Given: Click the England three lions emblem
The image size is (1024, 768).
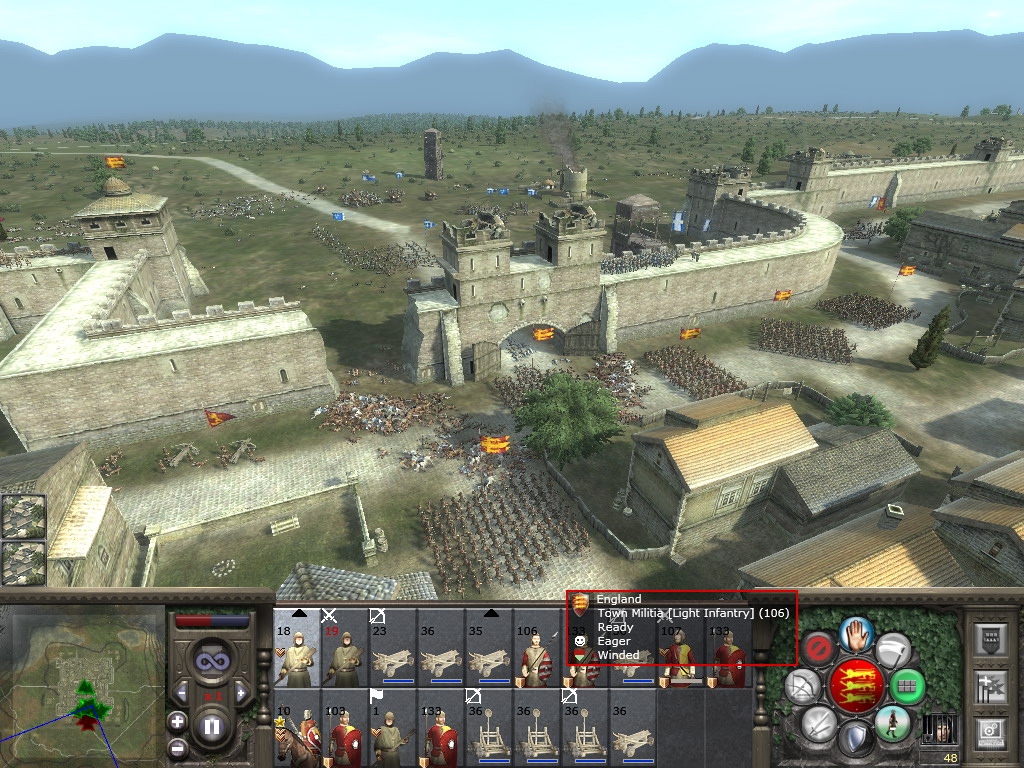Looking at the screenshot, I should pyautogui.click(x=856, y=686).
